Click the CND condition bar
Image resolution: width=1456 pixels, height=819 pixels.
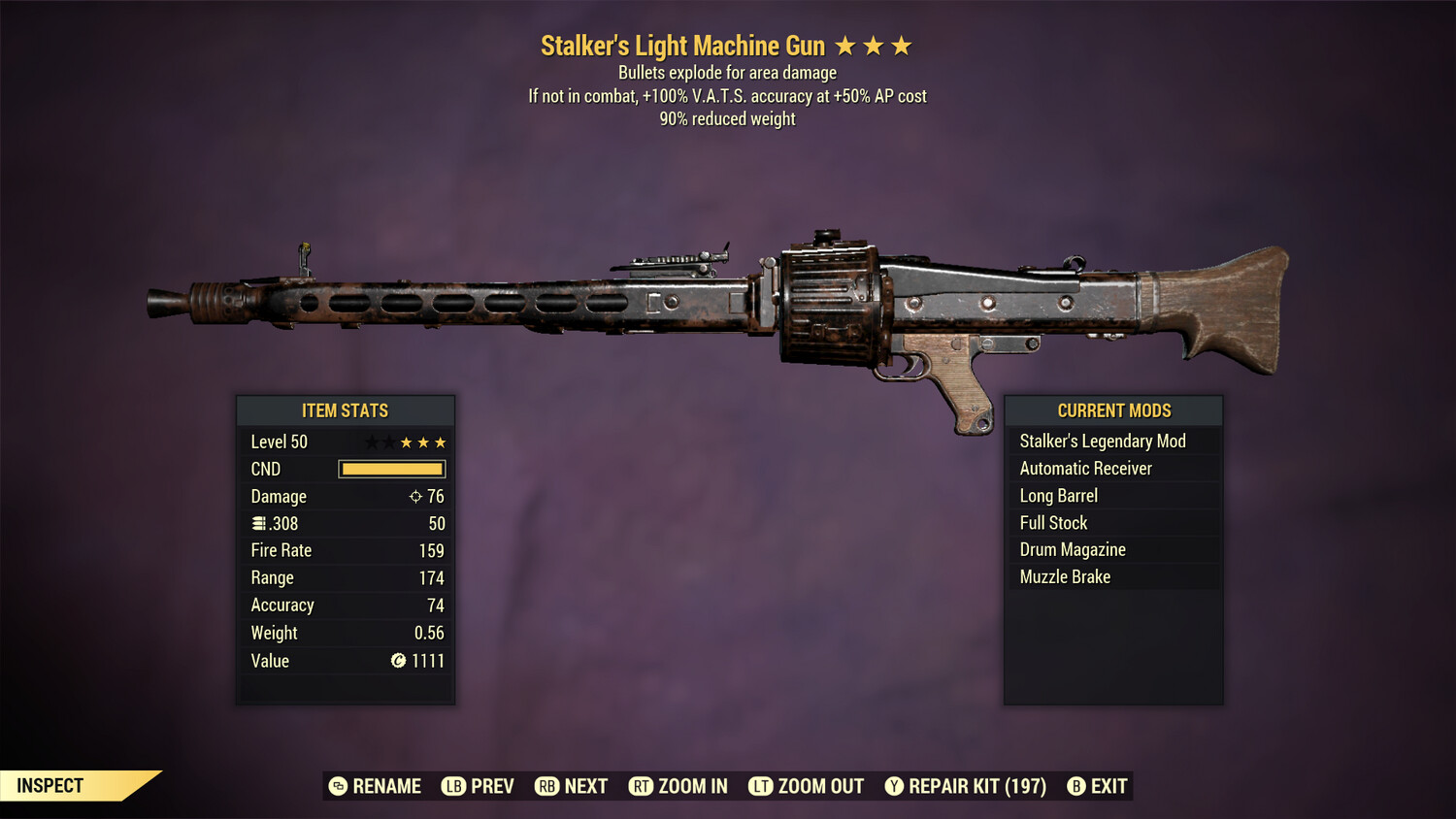click(x=391, y=469)
